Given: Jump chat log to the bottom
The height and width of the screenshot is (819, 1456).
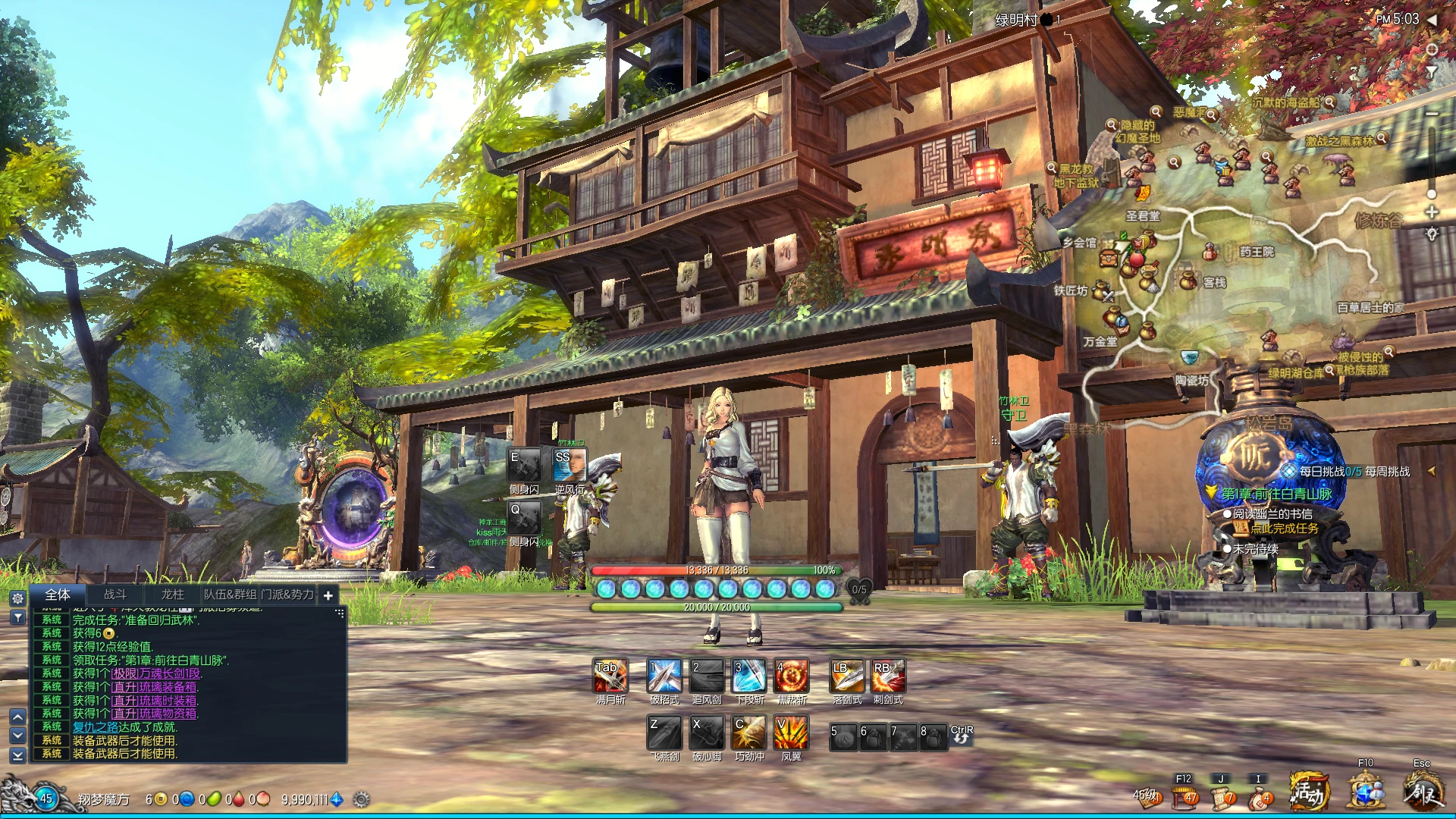Looking at the screenshot, I should 18,755.
